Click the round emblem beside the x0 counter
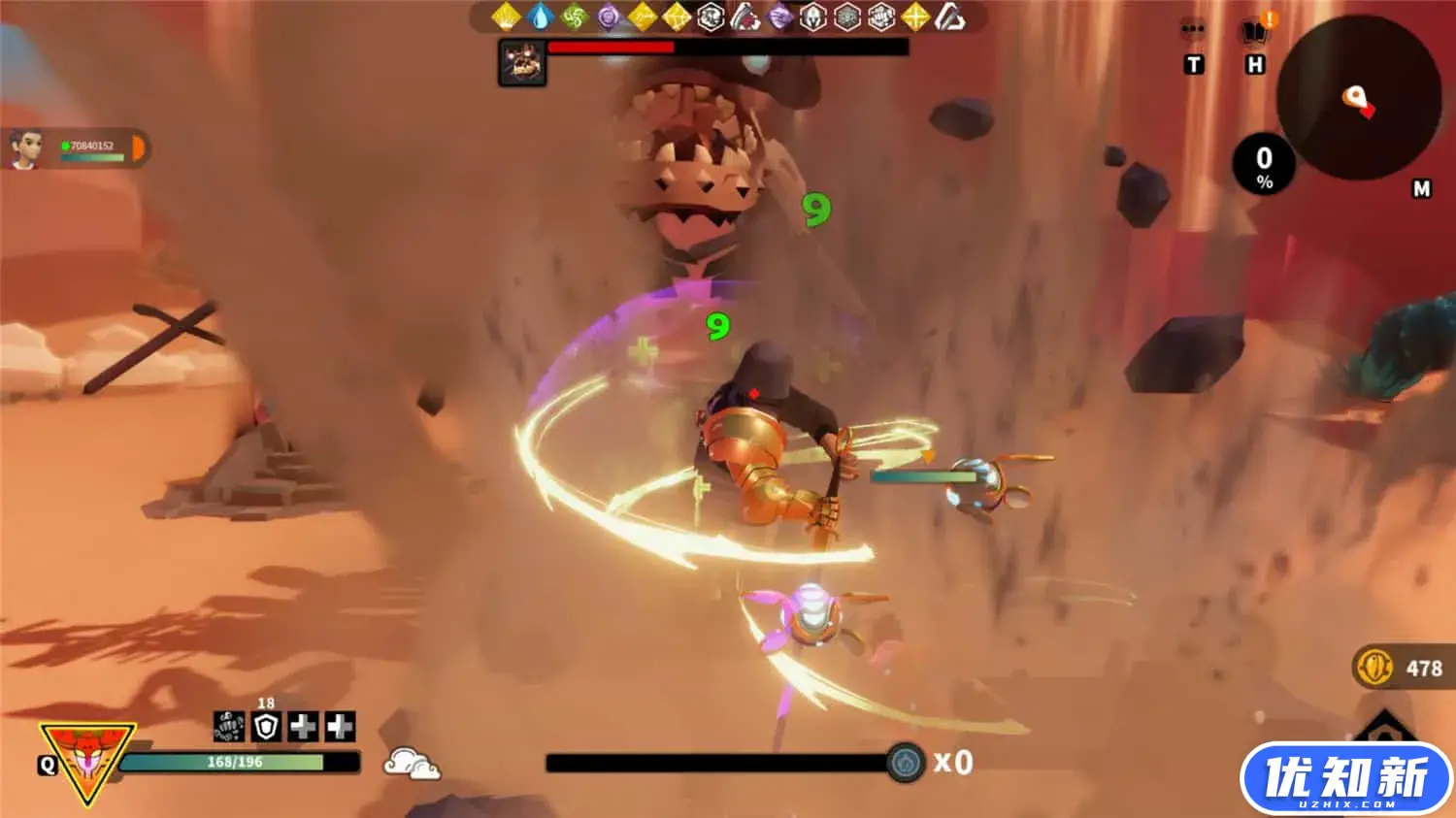The width and height of the screenshot is (1456, 818). 906,763
